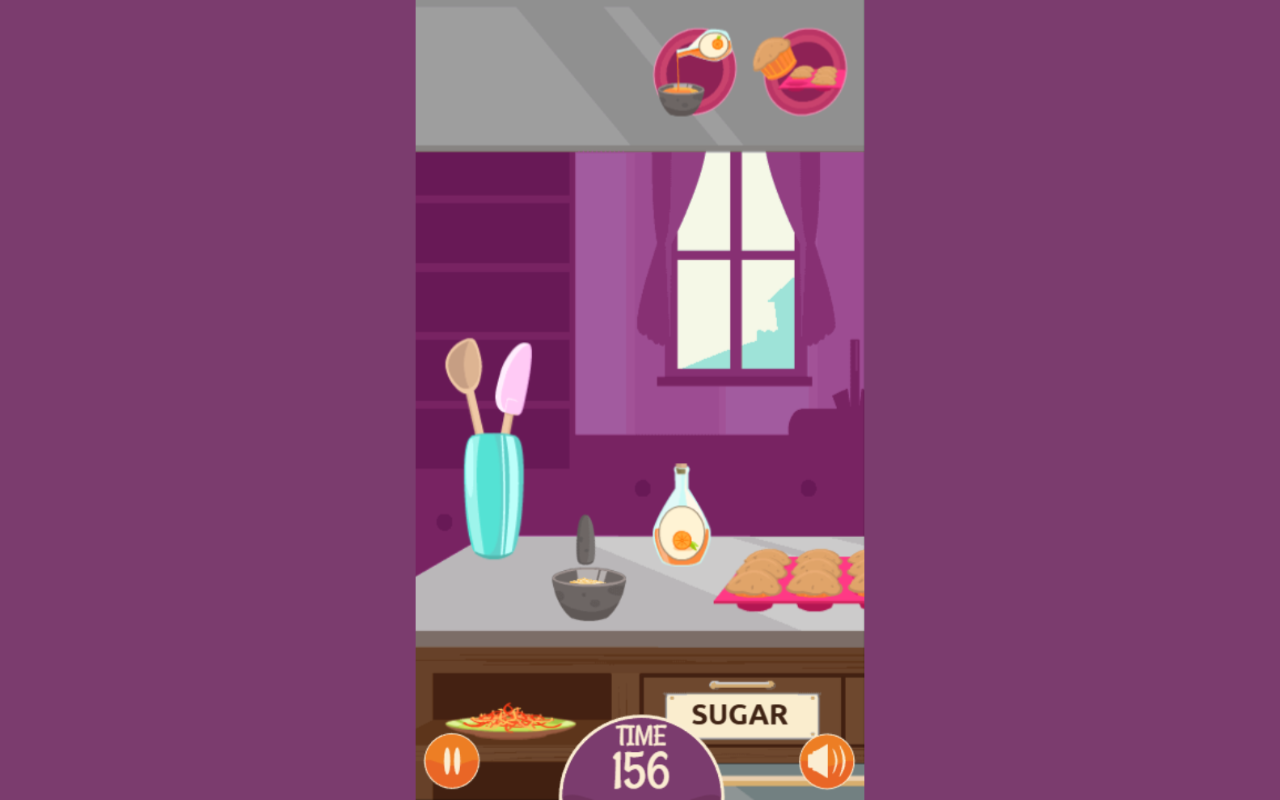Select the muffin tray step icon

click(x=804, y=72)
